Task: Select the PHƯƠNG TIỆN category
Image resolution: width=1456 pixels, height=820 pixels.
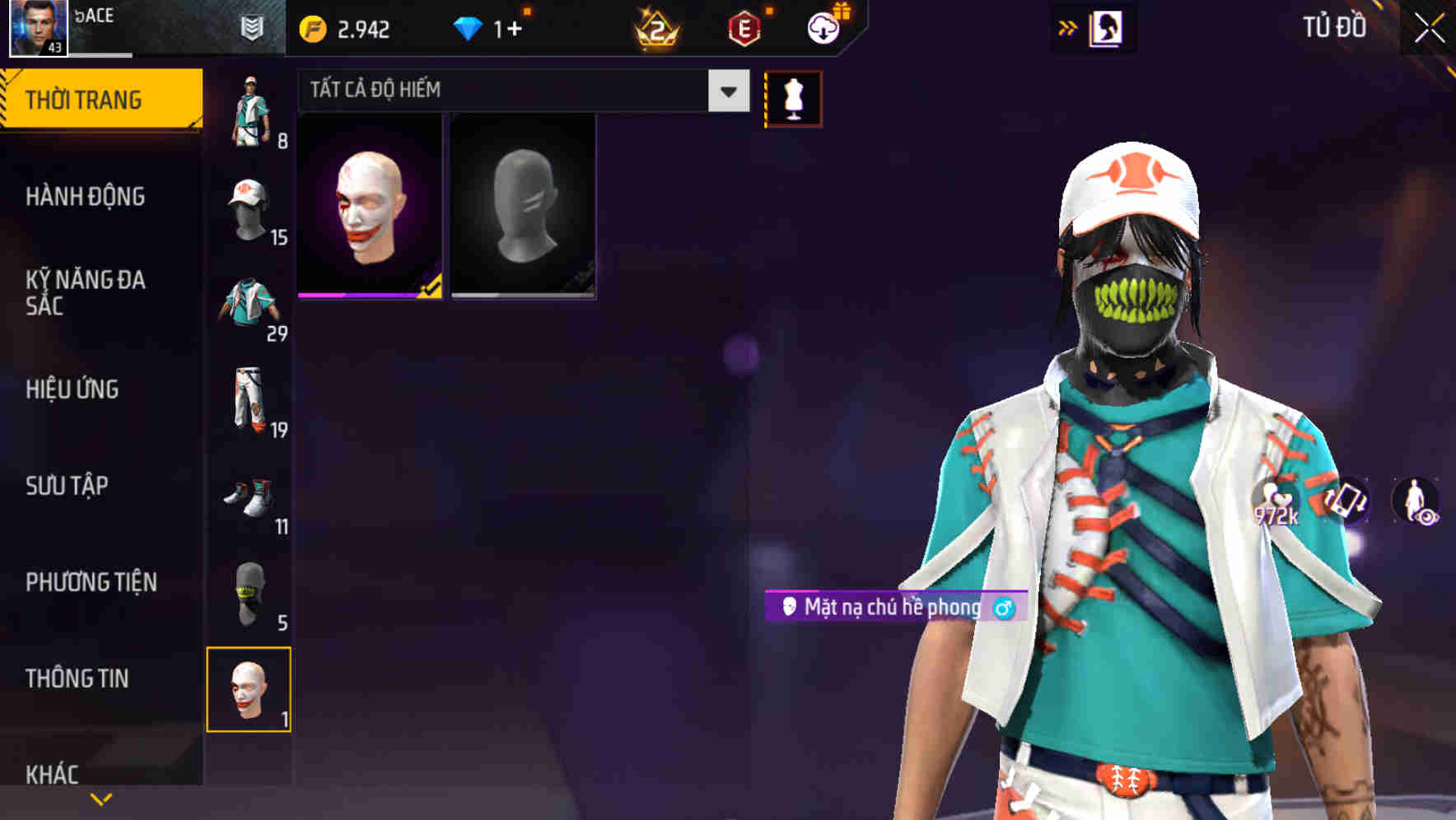Action: [x=91, y=581]
